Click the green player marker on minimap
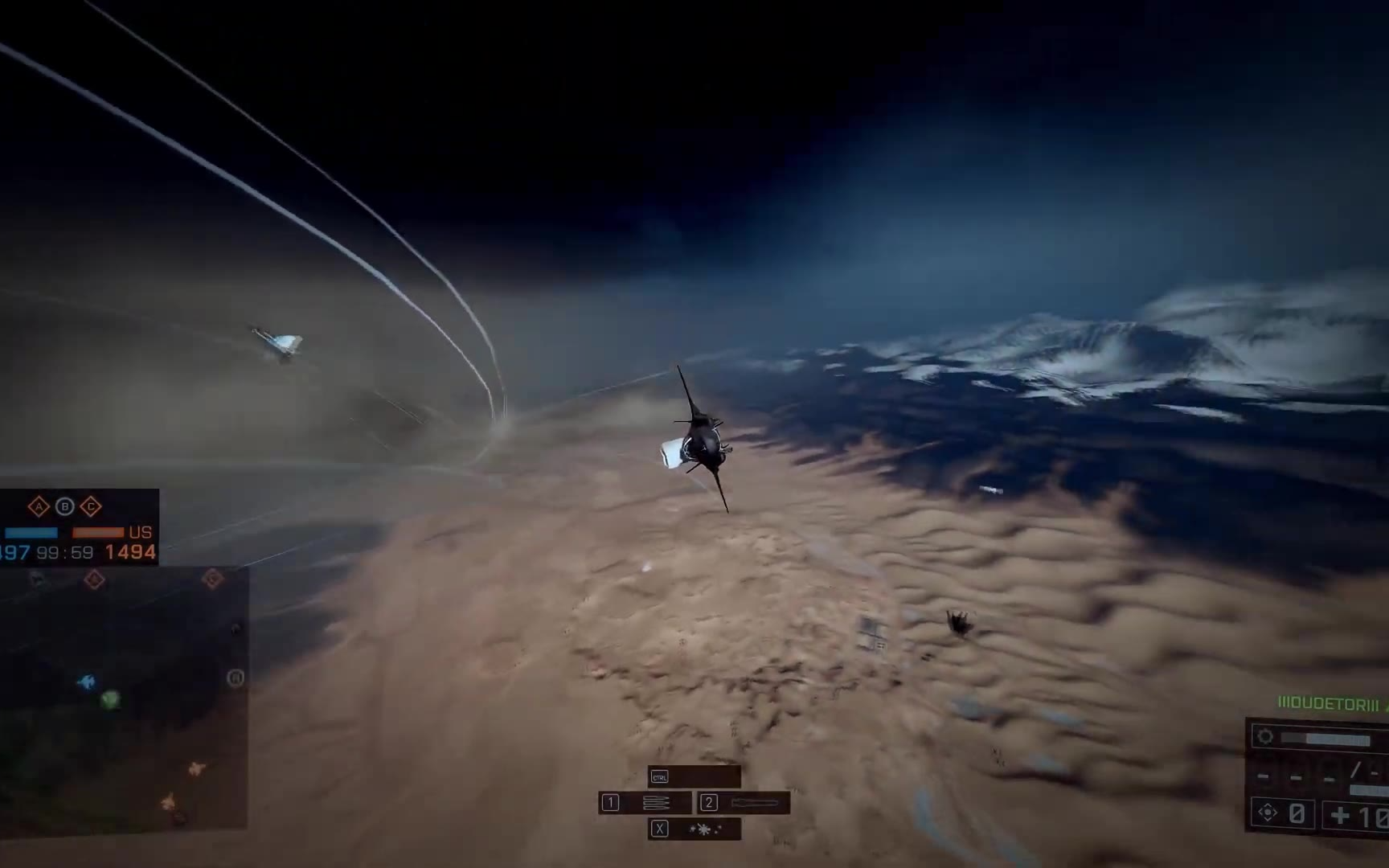The image size is (1389, 868). pos(110,700)
